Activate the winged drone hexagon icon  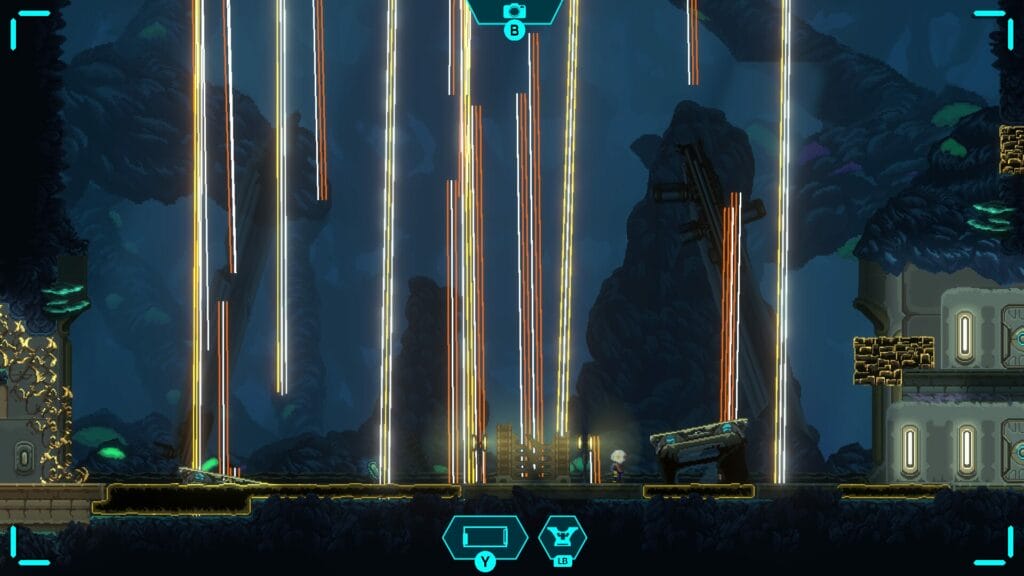click(562, 537)
